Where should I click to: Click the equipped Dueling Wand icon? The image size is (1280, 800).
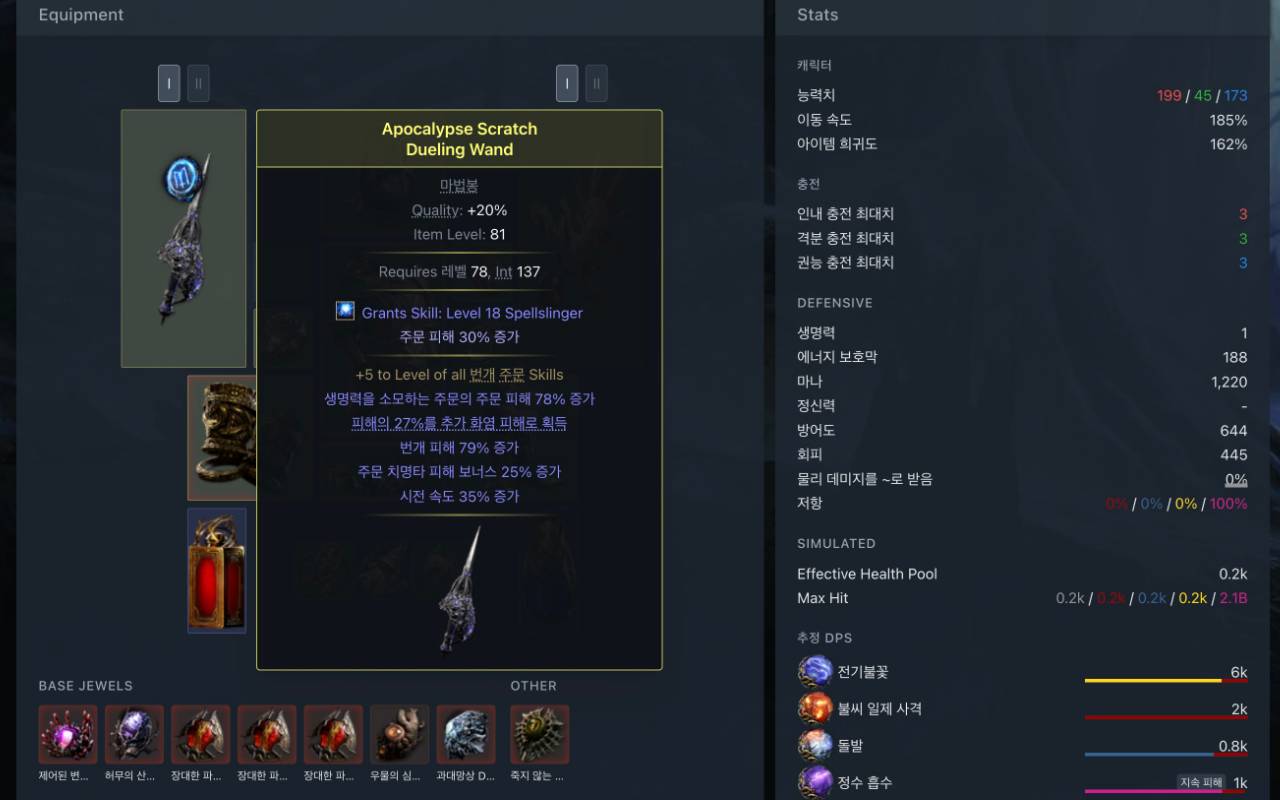[183, 237]
